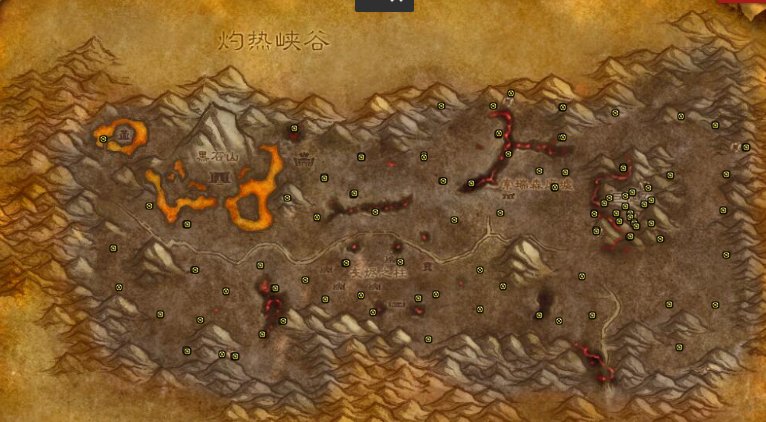Select the node marker inside the northwest lava ring
The image size is (766, 422).
click(x=103, y=140)
